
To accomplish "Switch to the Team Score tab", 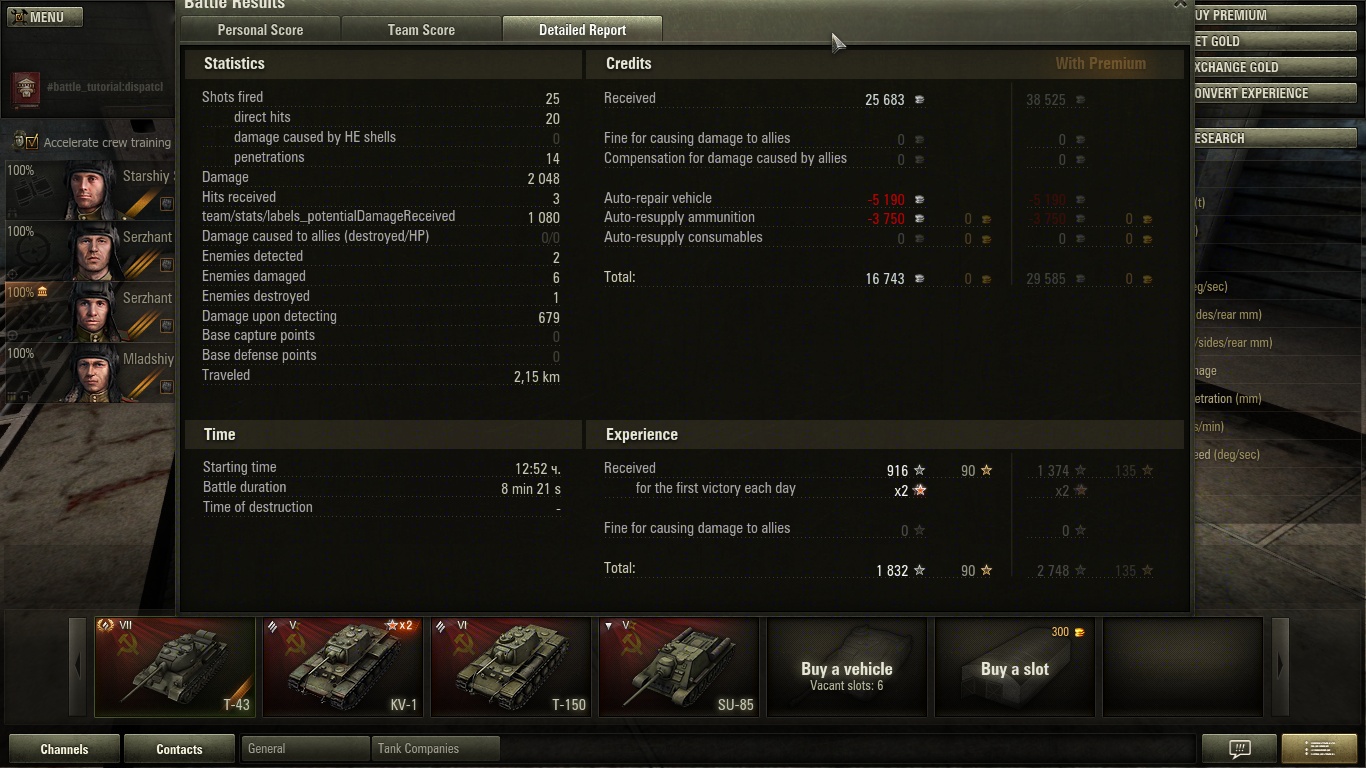I will point(421,30).
